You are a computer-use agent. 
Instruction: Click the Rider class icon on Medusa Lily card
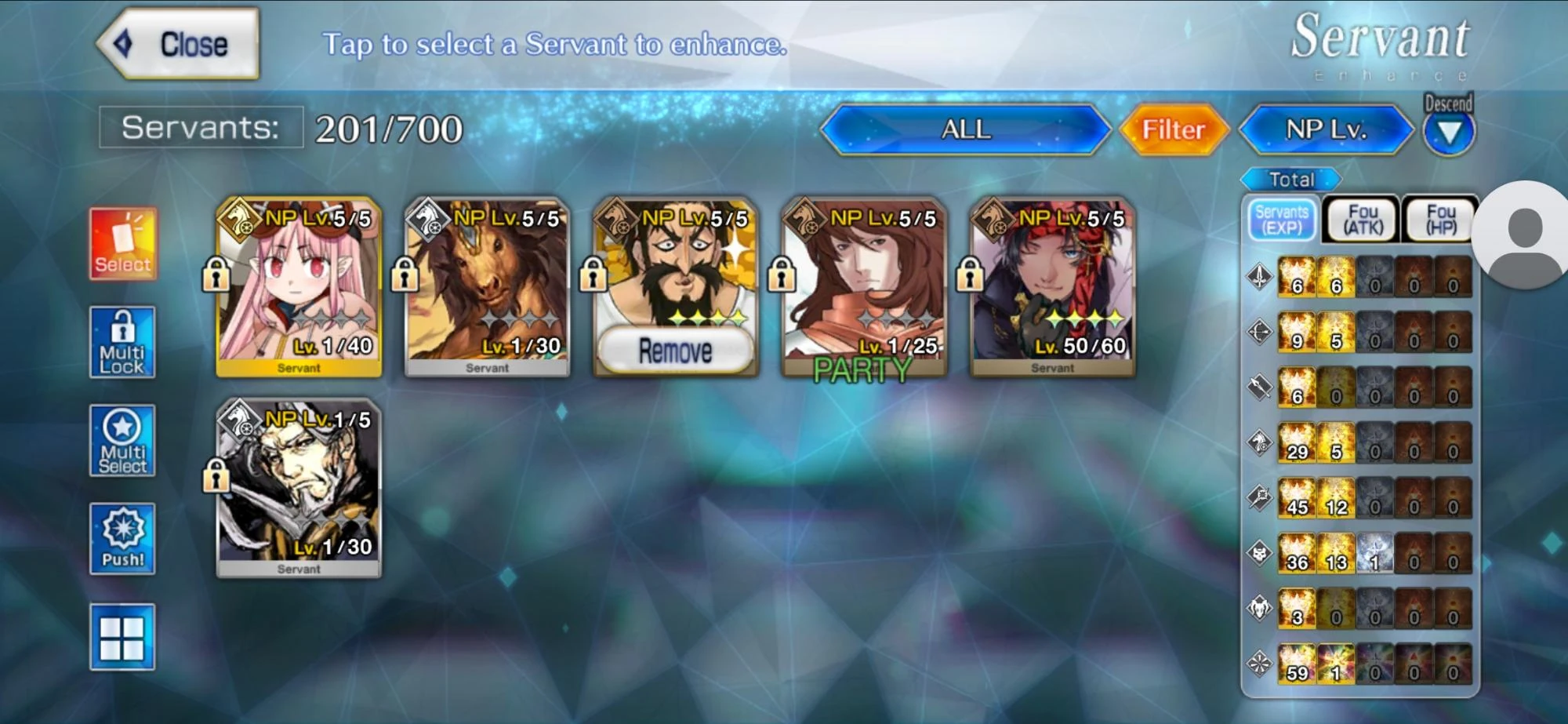(240, 220)
